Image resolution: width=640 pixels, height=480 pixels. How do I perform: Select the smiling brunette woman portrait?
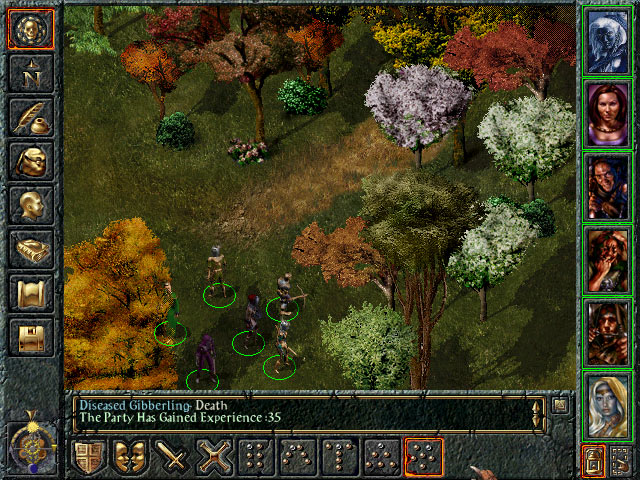[607, 113]
